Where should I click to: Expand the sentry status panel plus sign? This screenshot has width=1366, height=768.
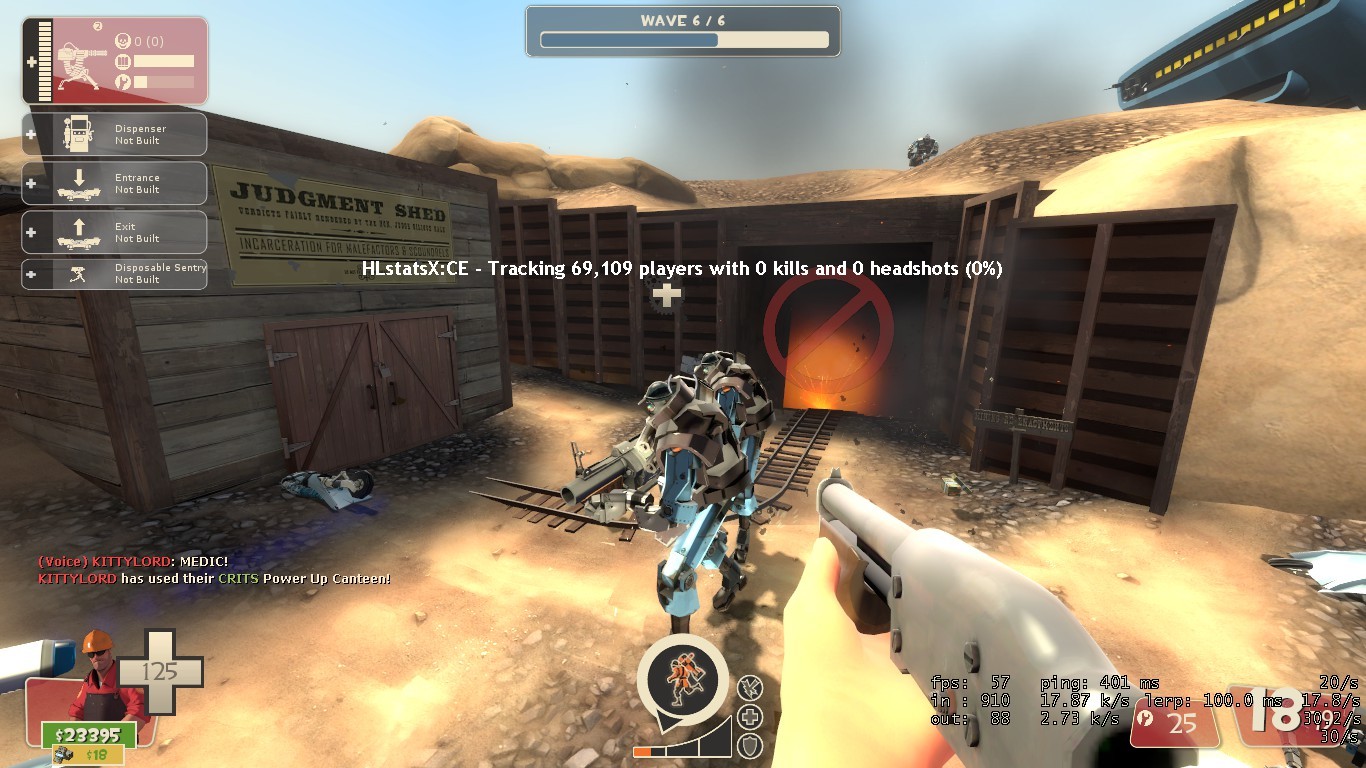tap(31, 60)
